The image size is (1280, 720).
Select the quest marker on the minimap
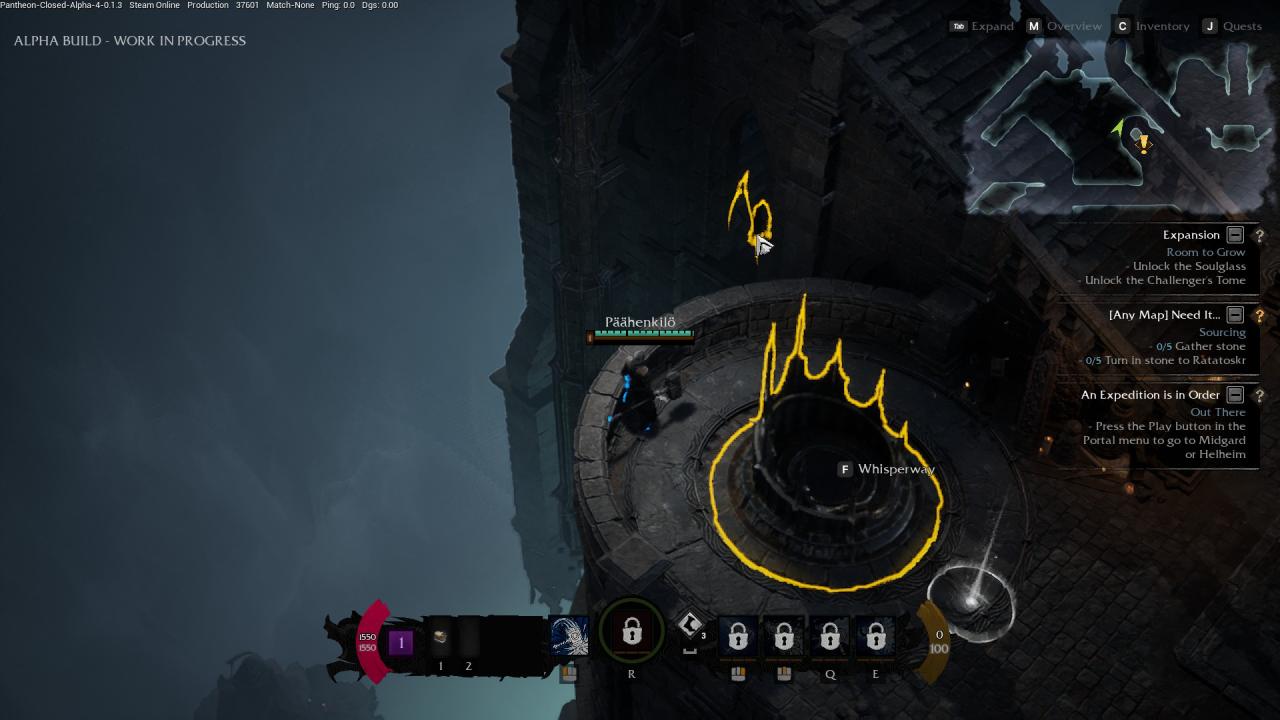coord(1143,144)
